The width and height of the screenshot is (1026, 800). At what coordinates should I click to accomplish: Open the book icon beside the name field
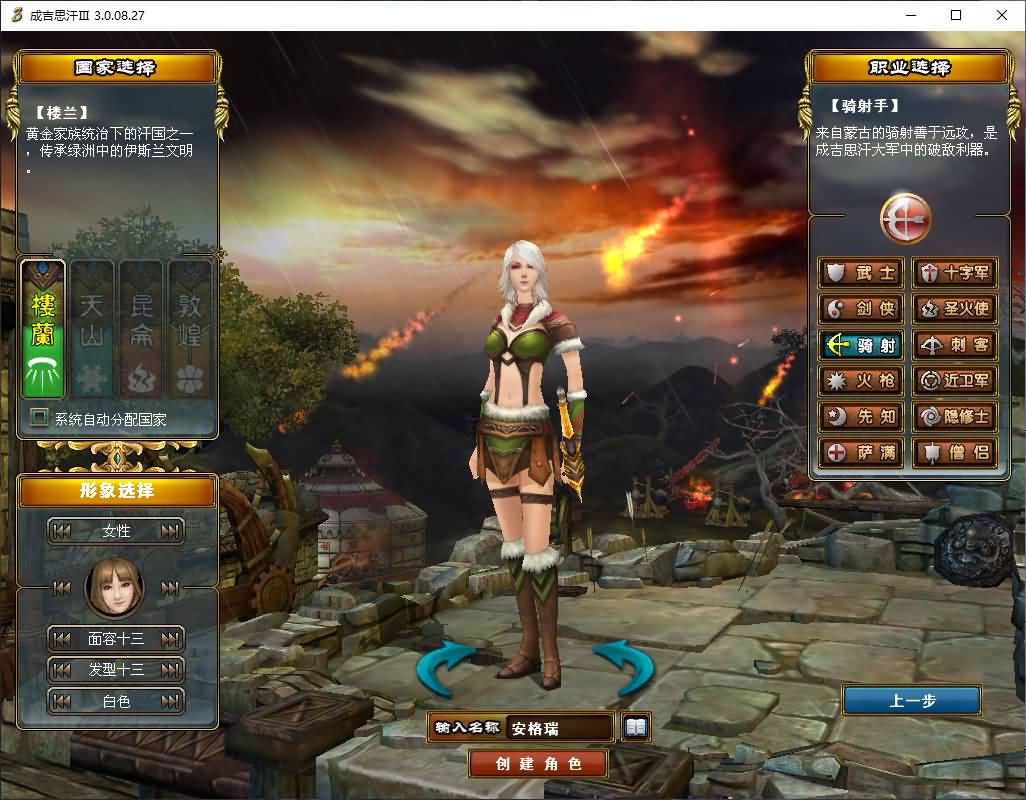tap(635, 727)
